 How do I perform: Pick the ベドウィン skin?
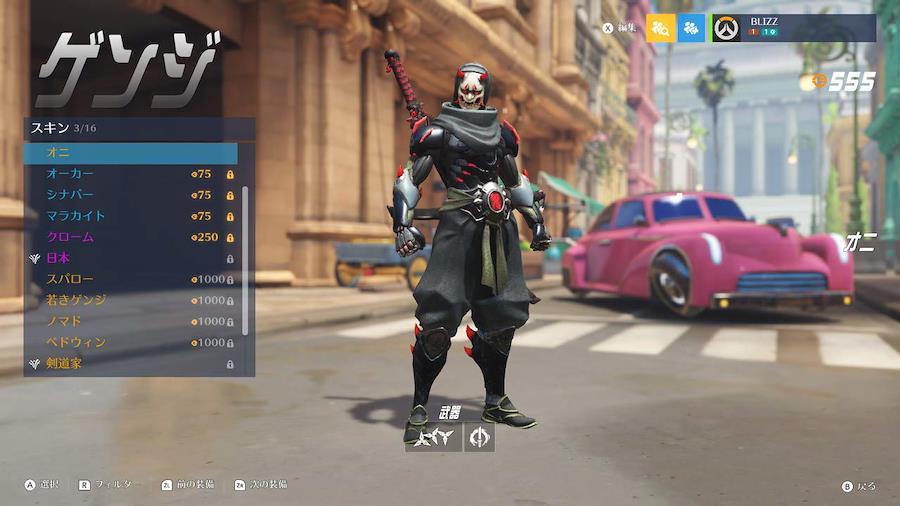130,342
